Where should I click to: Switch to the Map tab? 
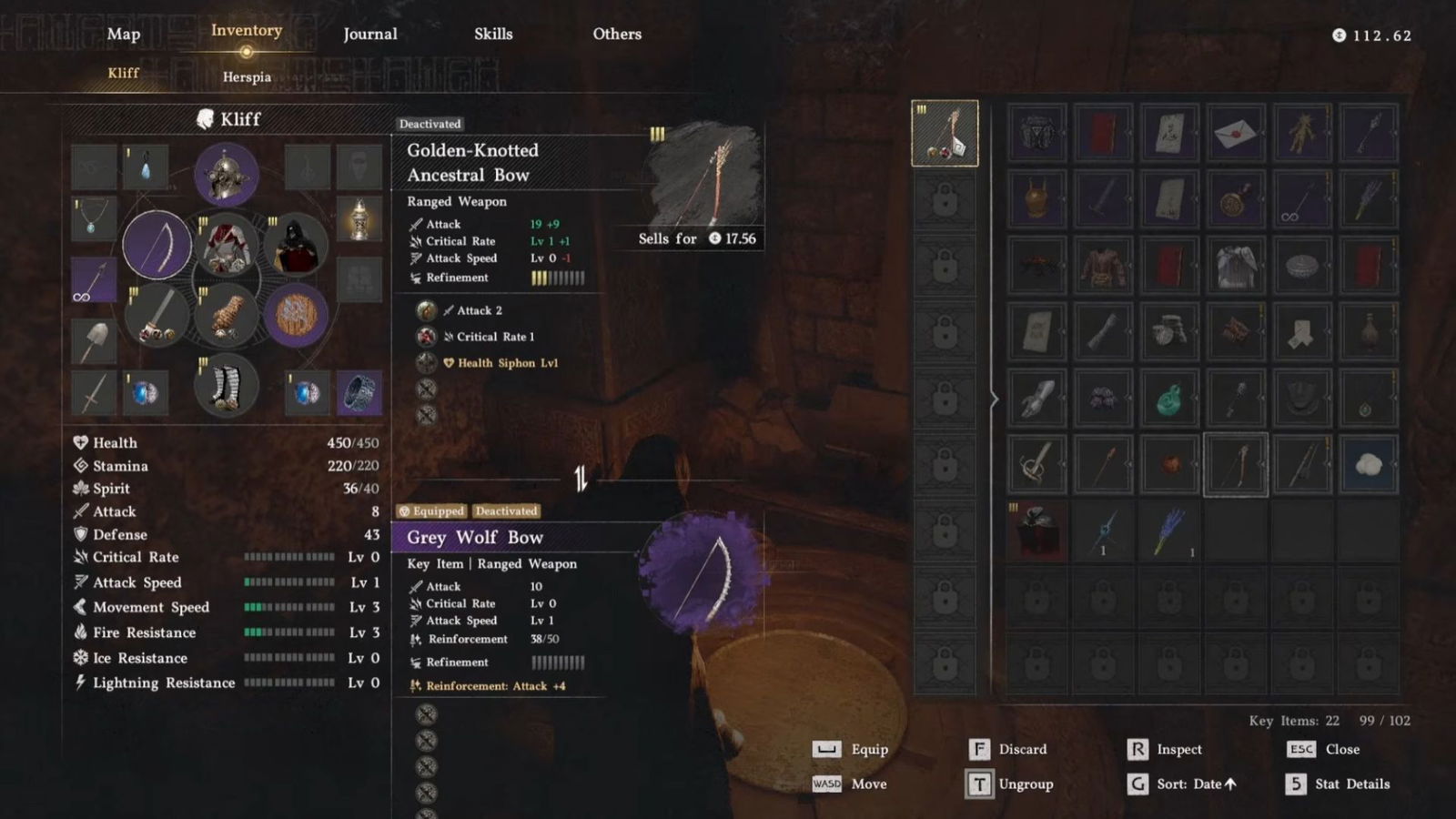124,35
